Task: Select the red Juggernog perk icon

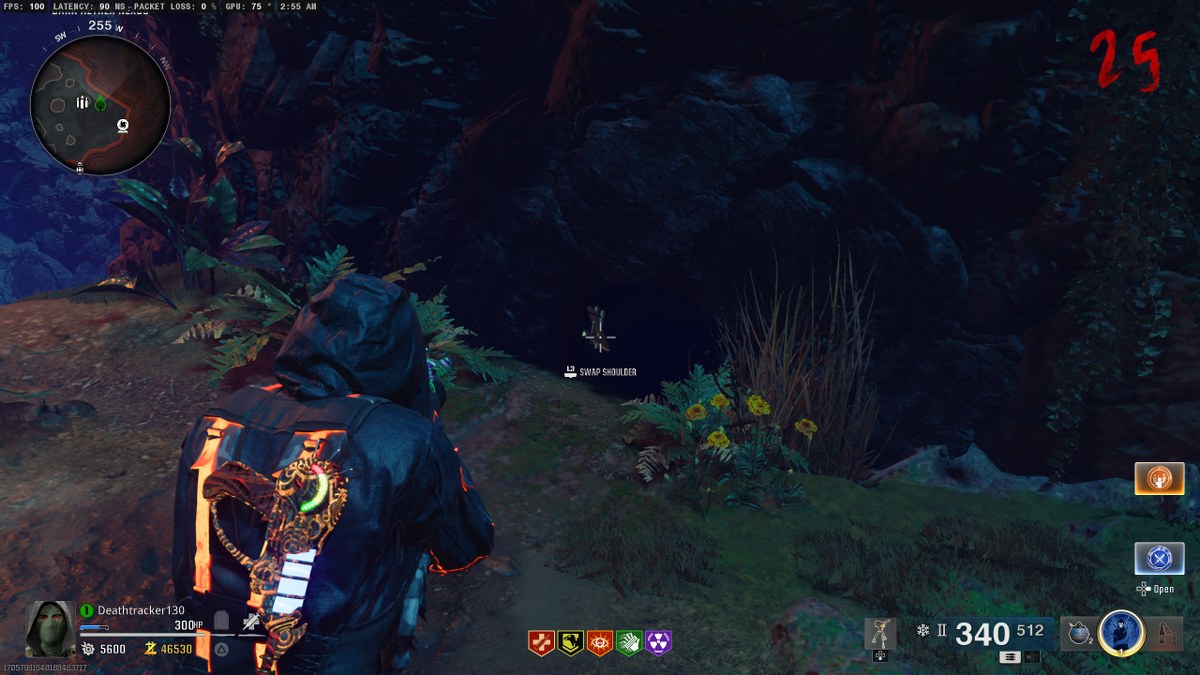Action: 541,642
